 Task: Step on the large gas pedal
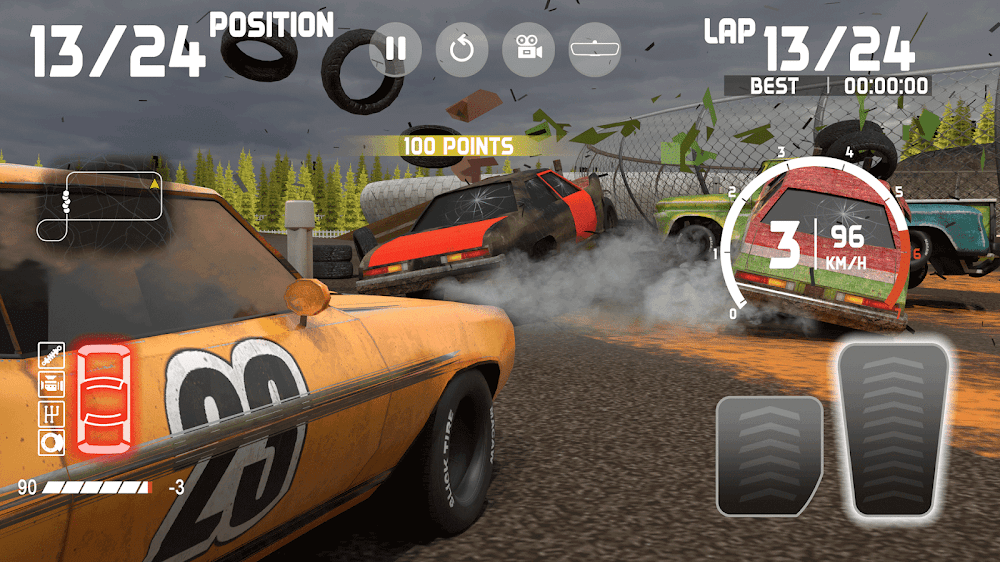click(x=893, y=430)
